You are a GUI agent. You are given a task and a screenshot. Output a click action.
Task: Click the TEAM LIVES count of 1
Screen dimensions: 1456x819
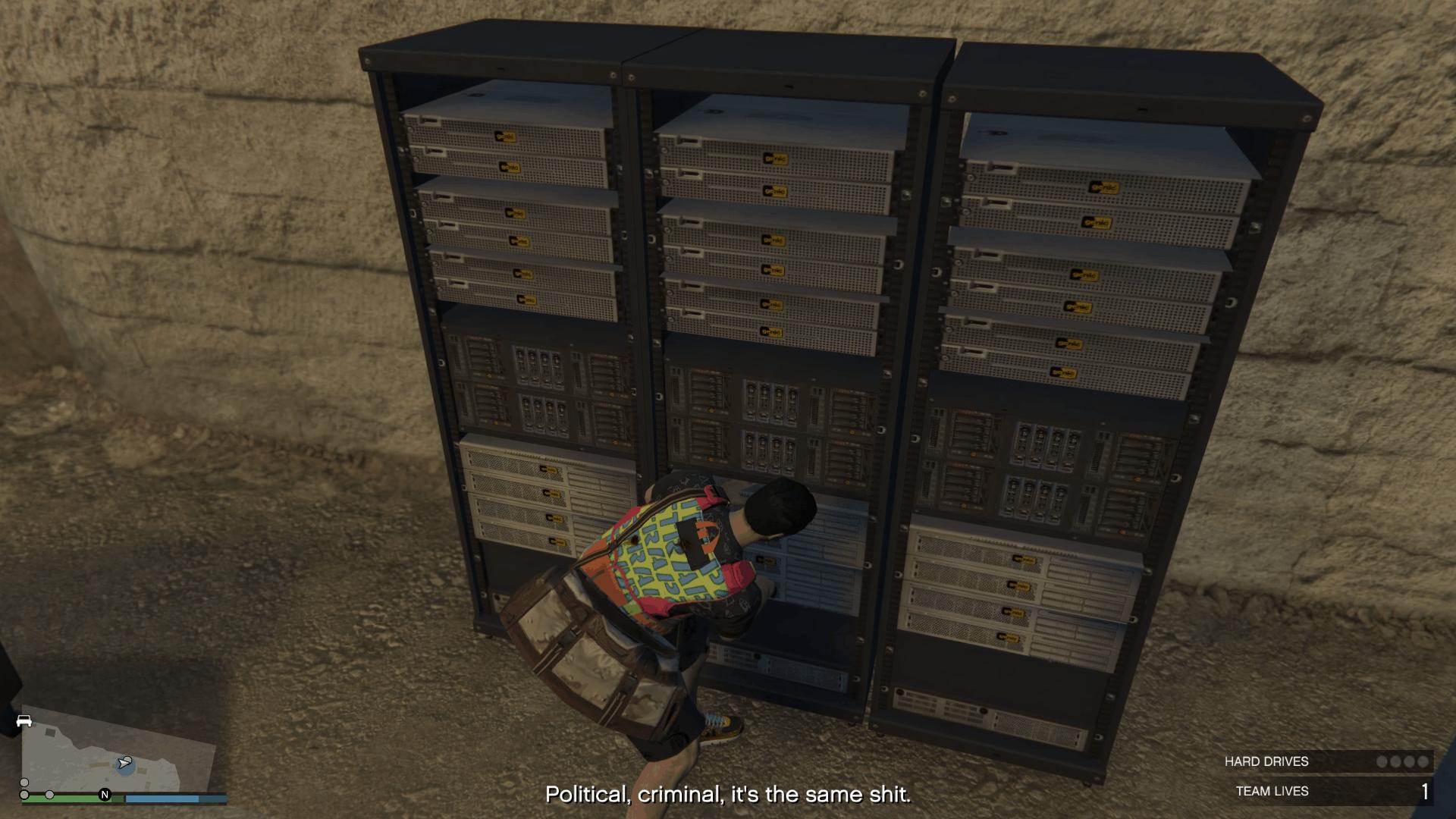coord(1424,792)
